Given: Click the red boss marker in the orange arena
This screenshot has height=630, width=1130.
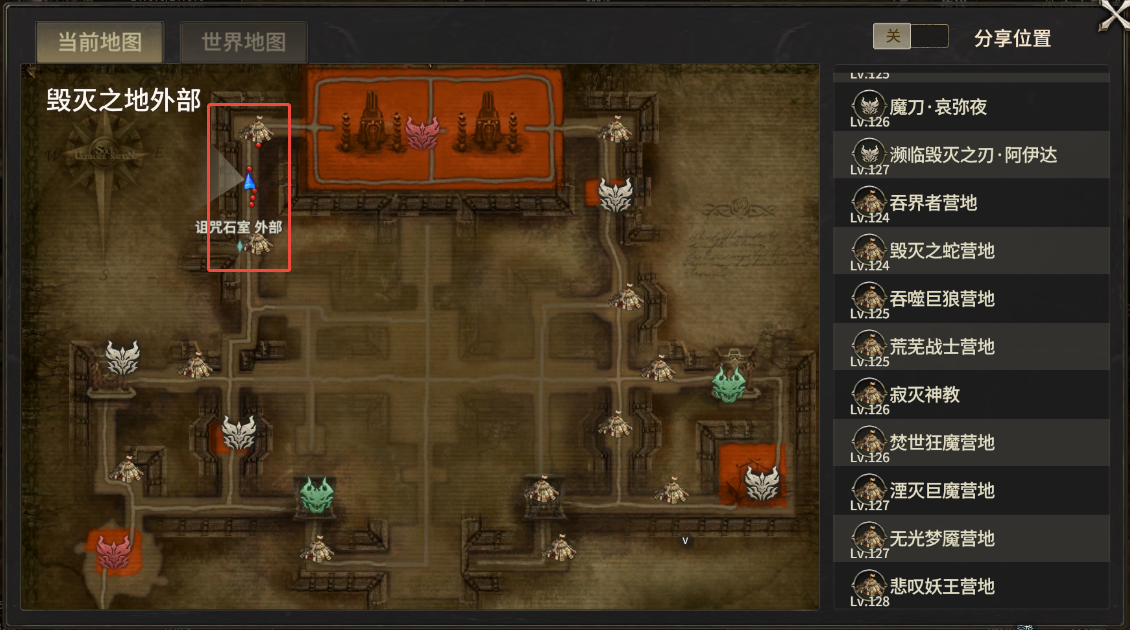Looking at the screenshot, I should [422, 132].
